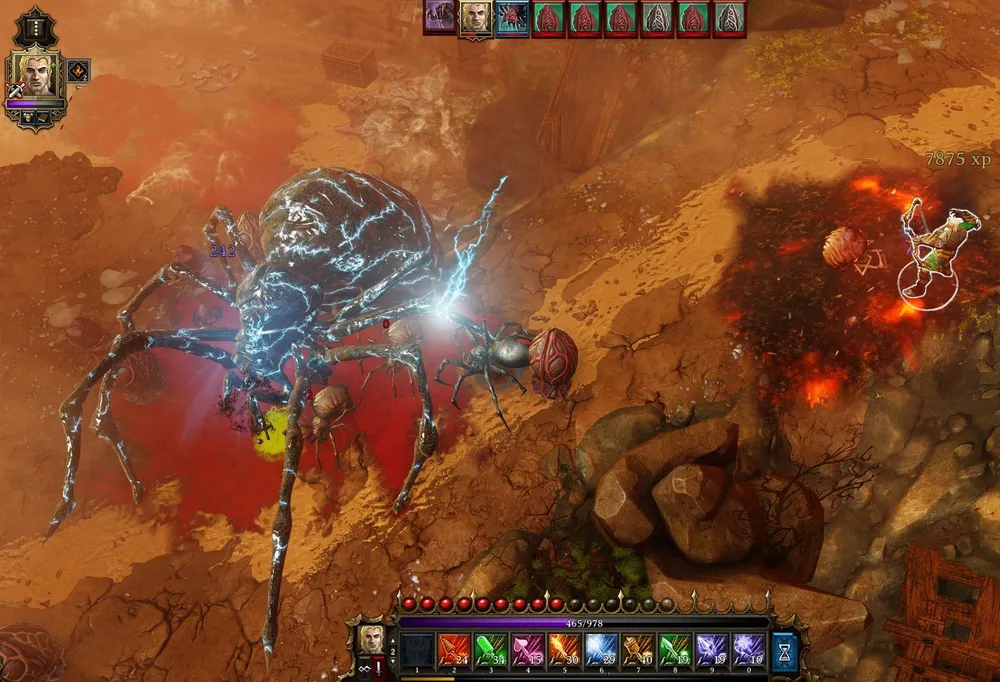Select the giant spider turn-order portrait

pyautogui.click(x=439, y=18)
